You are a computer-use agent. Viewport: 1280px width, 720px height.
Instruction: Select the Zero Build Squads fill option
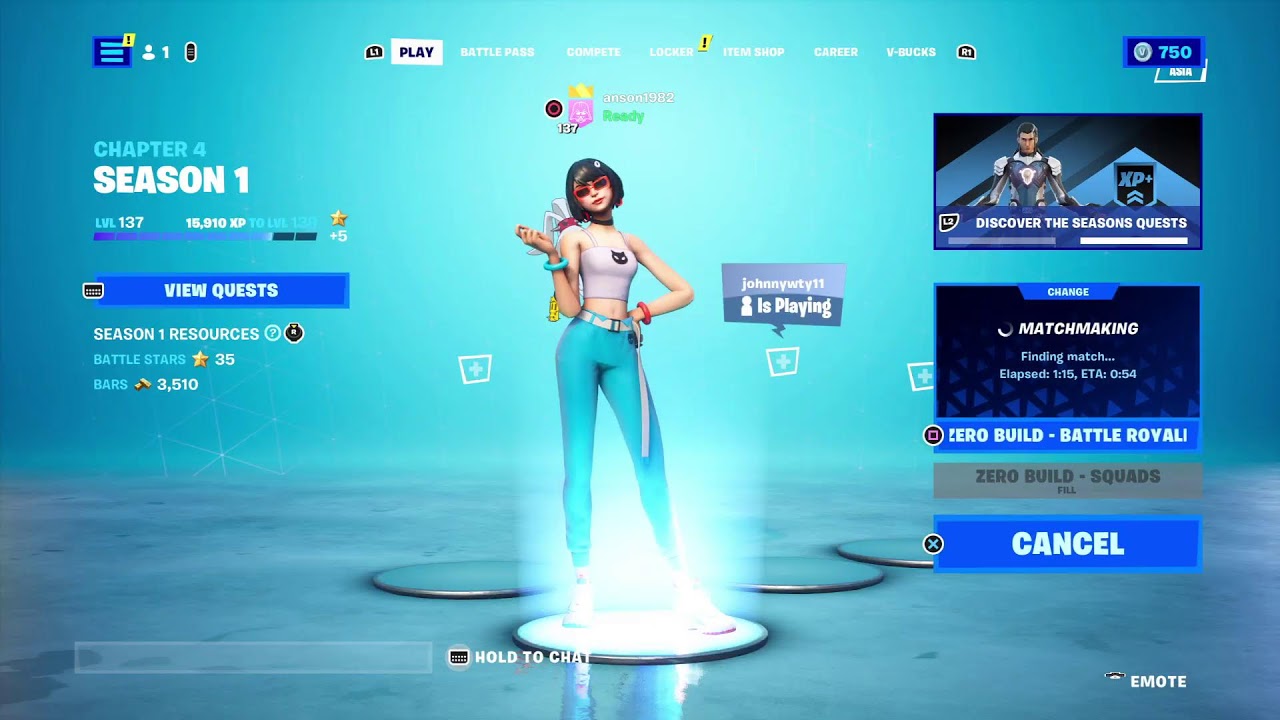click(x=1067, y=480)
